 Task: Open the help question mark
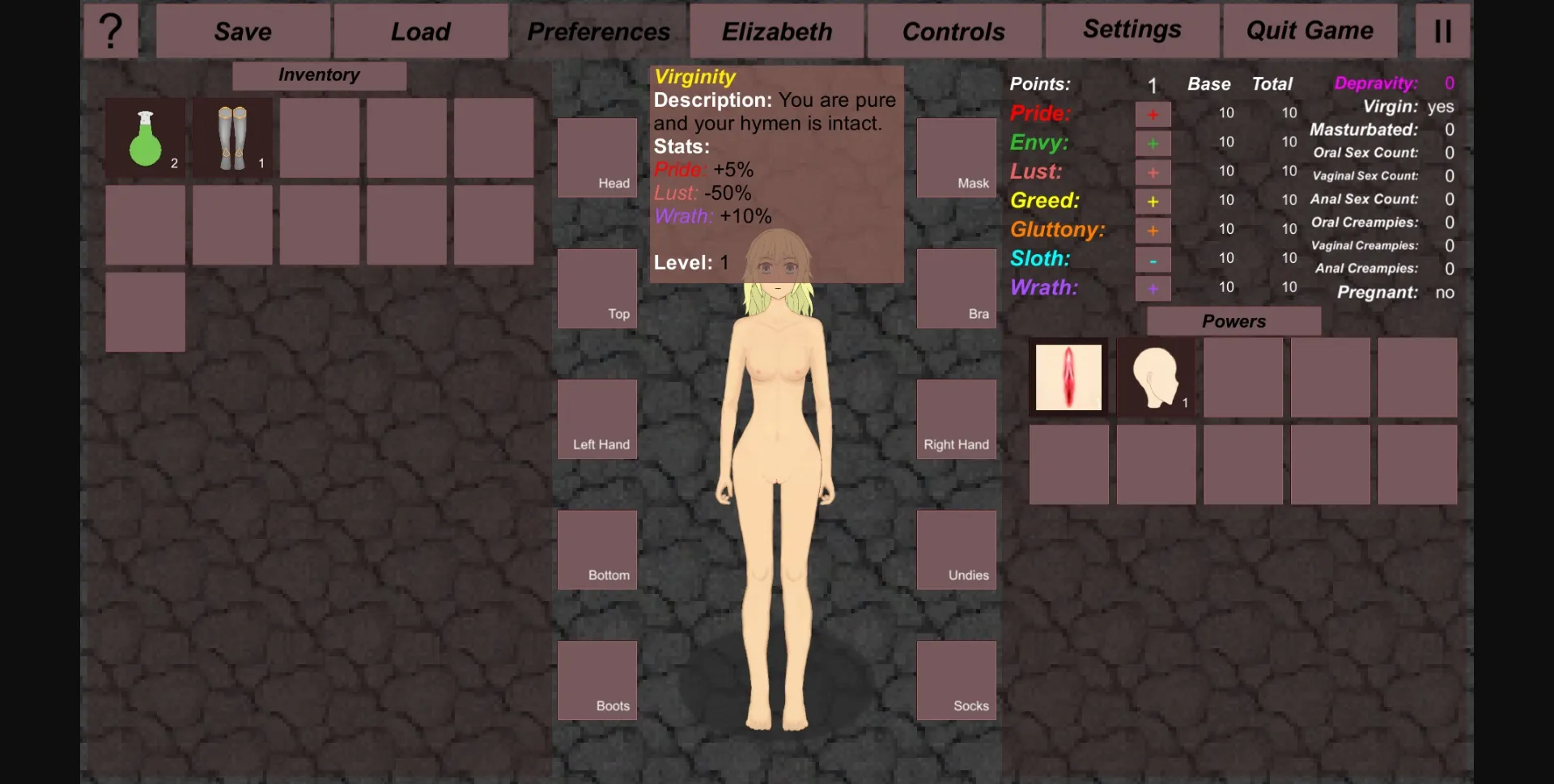[111, 30]
